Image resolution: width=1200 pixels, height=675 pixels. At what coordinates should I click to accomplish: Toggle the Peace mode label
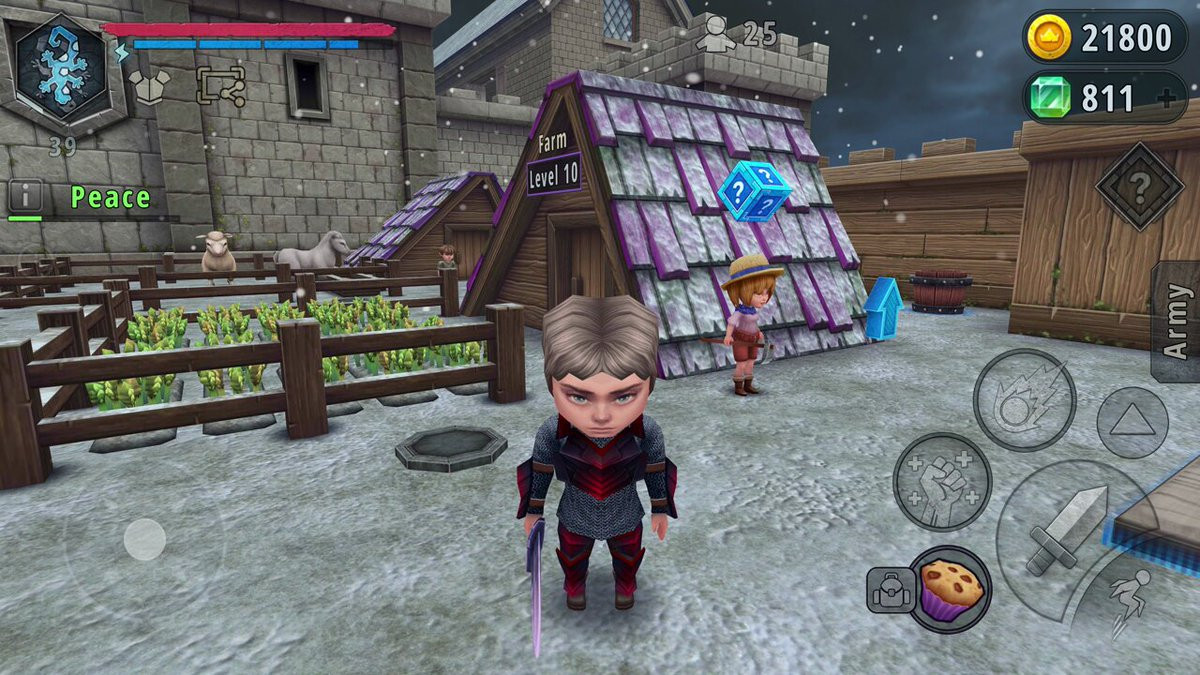point(110,198)
